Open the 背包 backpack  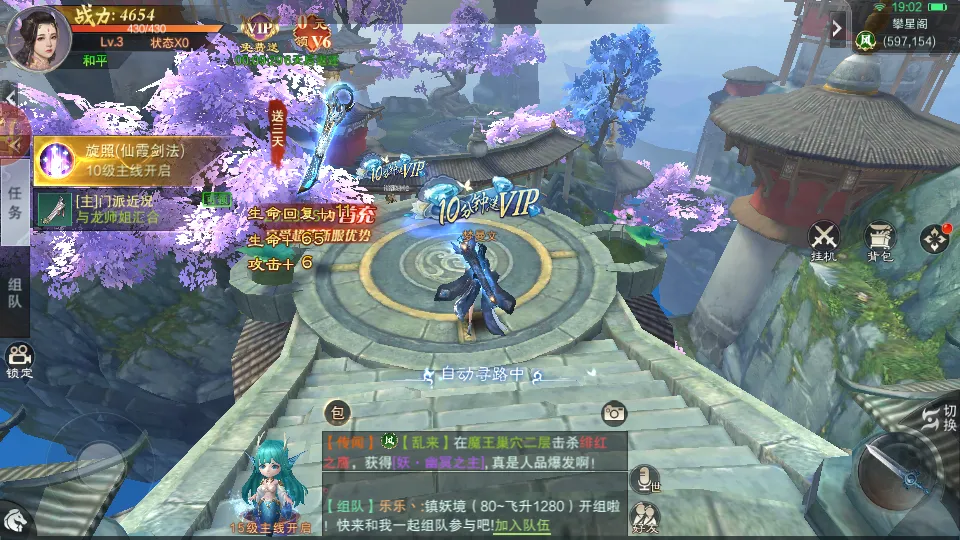pos(881,240)
